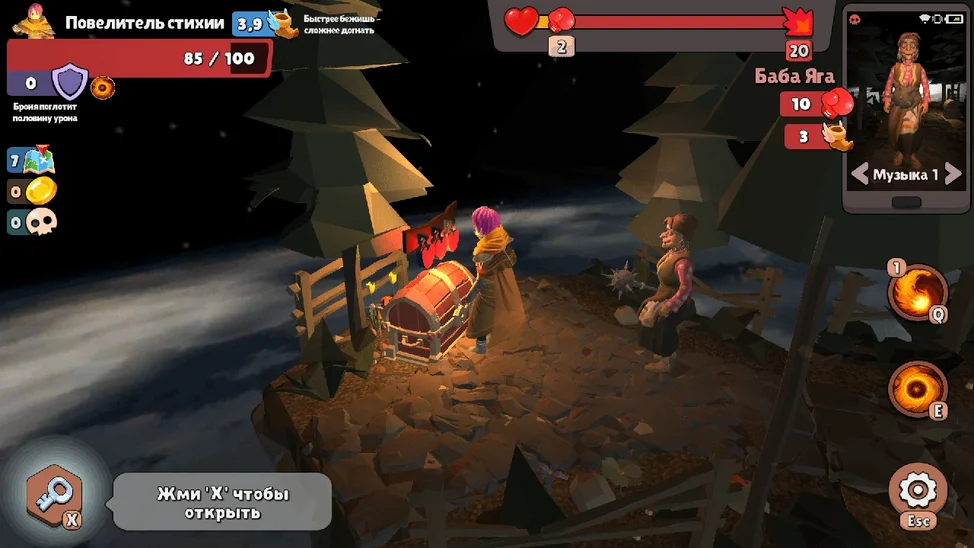Activate the fiery ring ability
The image size is (974, 548).
coord(917,387)
